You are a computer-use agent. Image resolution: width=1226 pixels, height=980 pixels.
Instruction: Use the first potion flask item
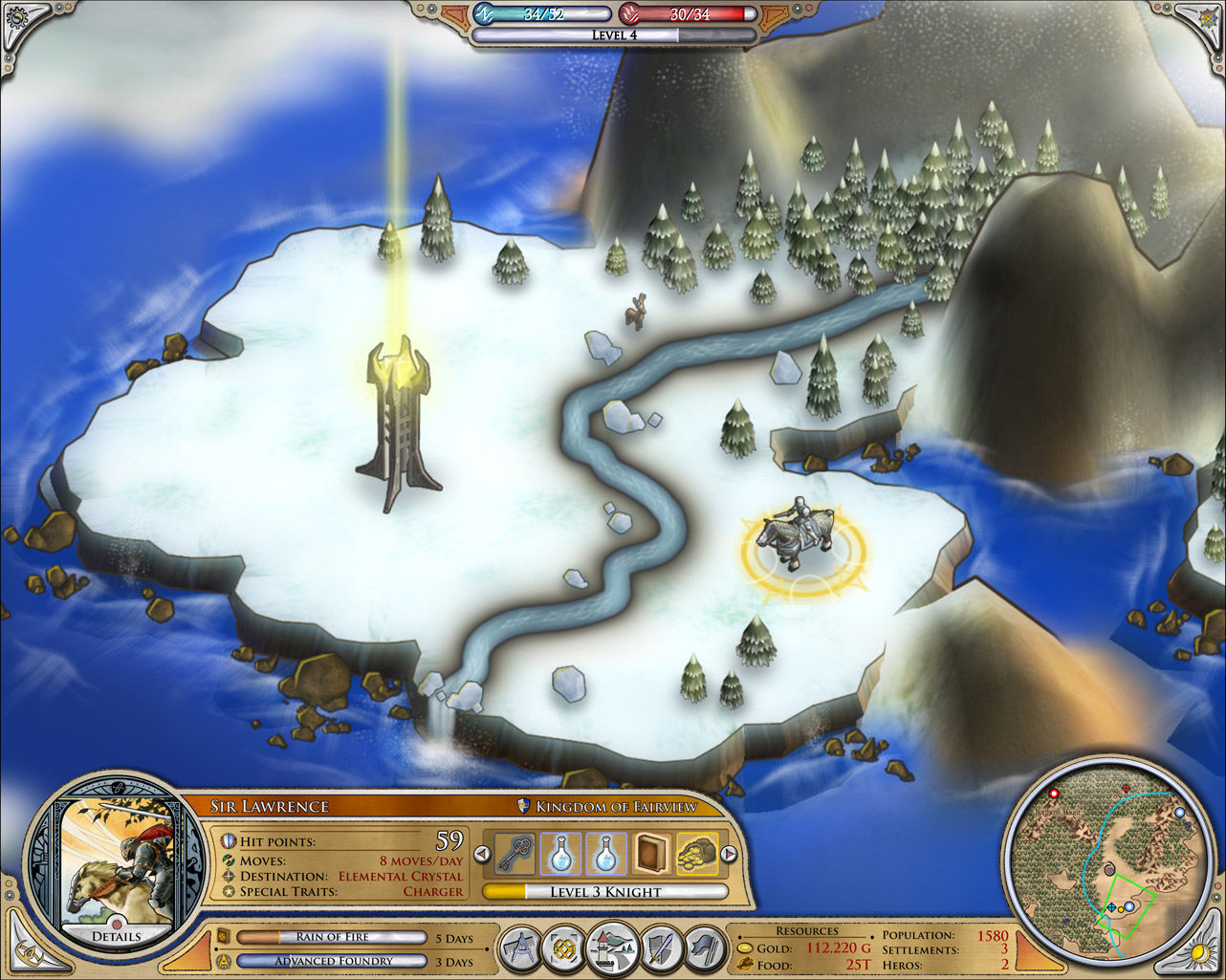tap(559, 856)
